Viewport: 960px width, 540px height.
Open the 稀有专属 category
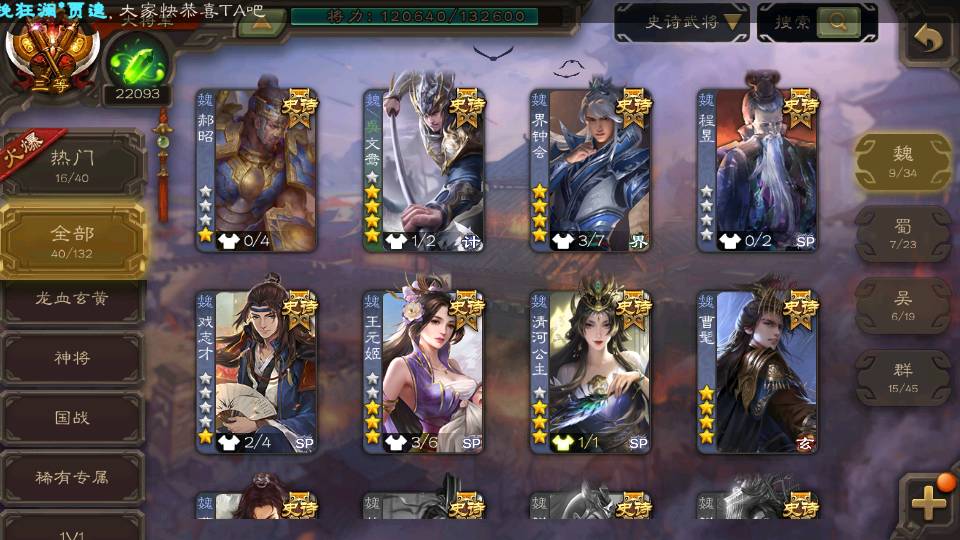(72, 477)
